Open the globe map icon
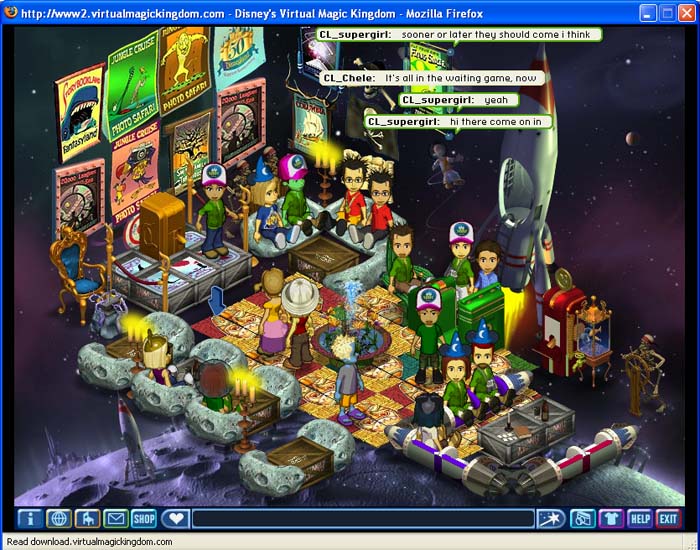This screenshot has width=700, height=550. pyautogui.click(x=58, y=518)
